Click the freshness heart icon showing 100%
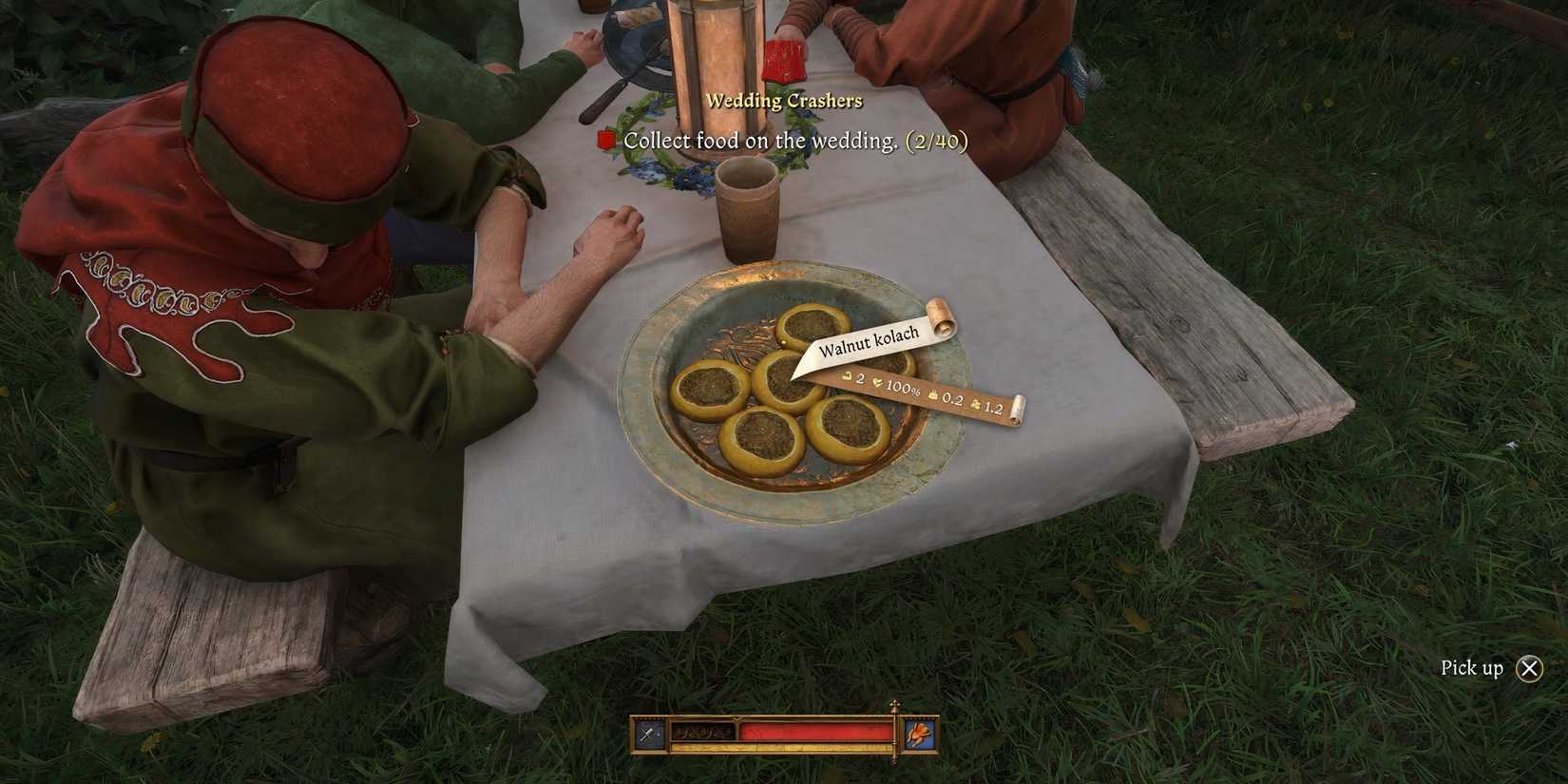Screen dimensions: 1568x784 pos(878,383)
